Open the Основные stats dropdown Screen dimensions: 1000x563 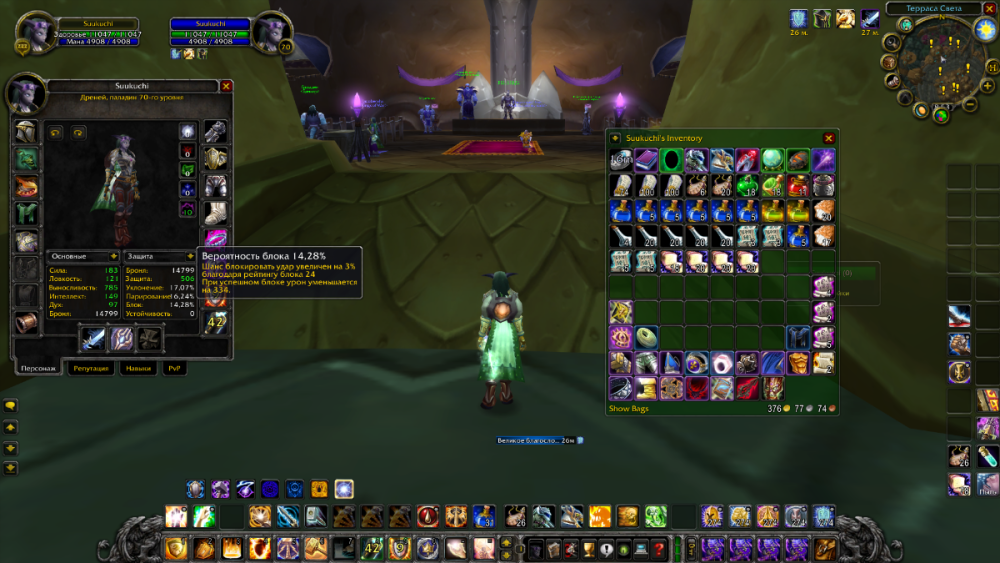tap(114, 256)
